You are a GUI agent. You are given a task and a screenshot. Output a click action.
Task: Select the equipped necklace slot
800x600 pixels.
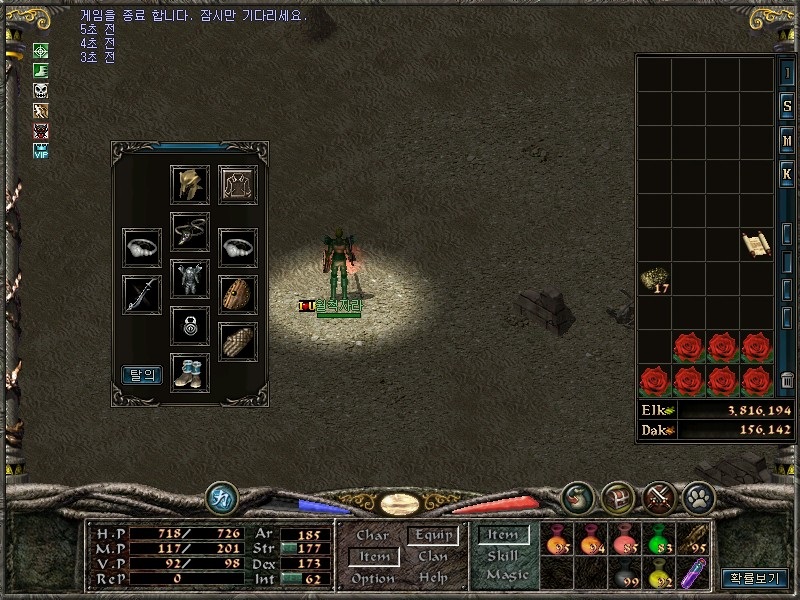click(190, 232)
